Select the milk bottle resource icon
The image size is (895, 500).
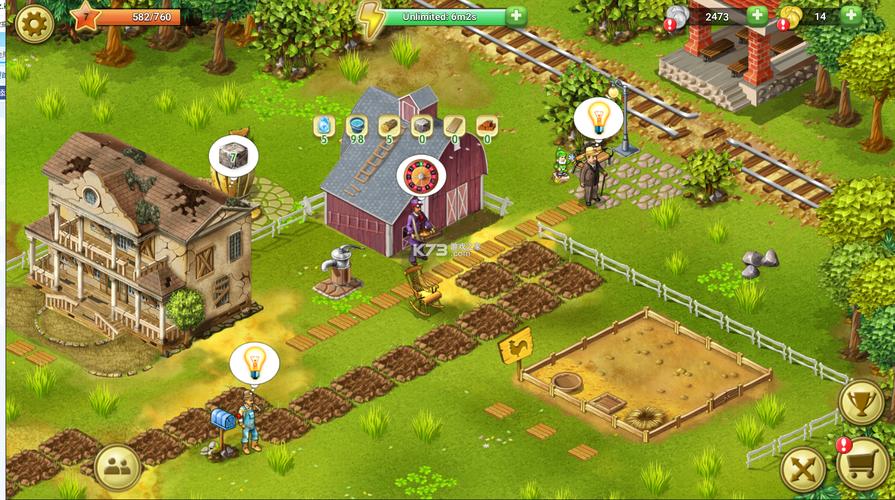click(x=323, y=125)
